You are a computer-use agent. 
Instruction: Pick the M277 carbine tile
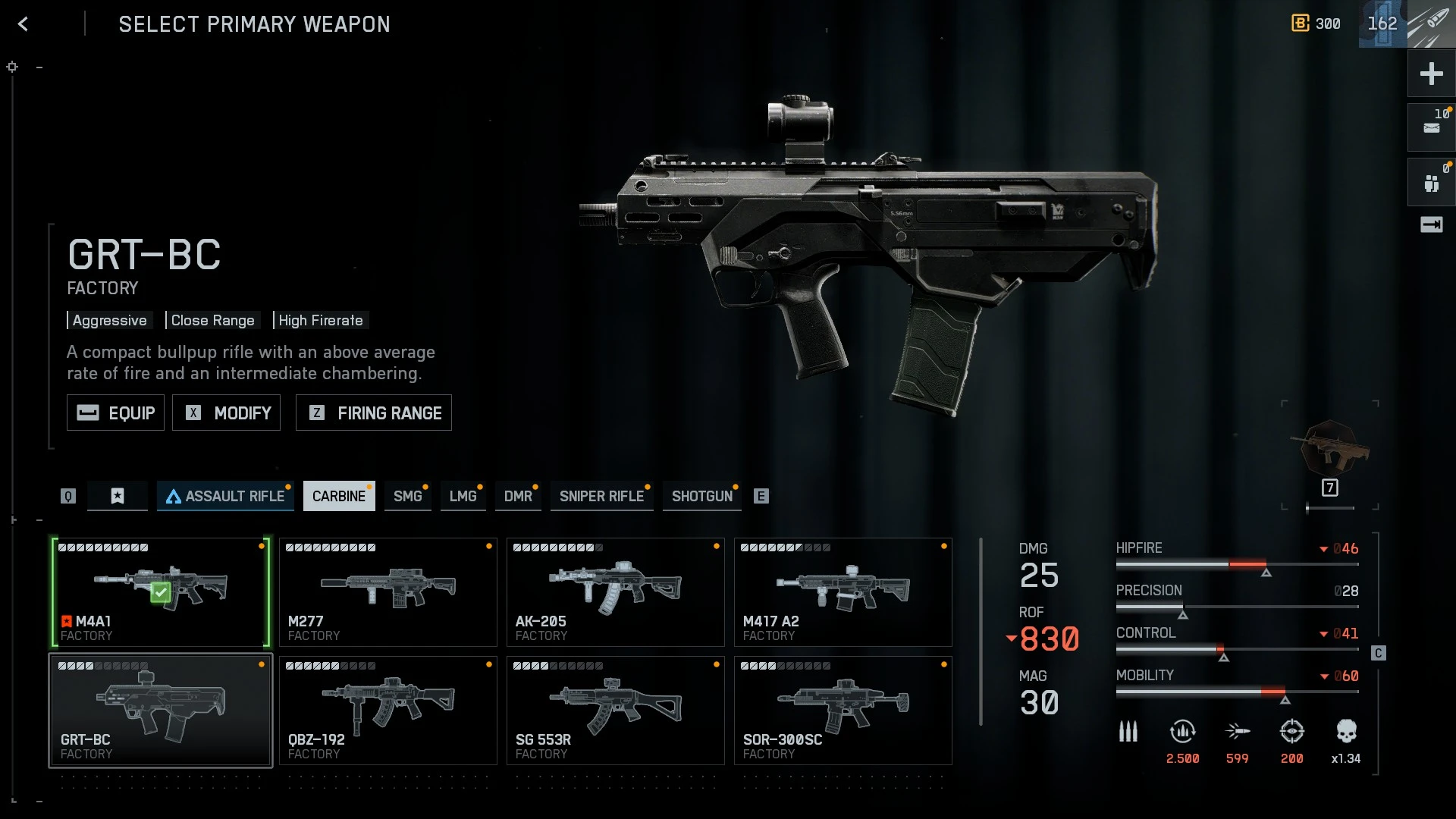coord(388,592)
